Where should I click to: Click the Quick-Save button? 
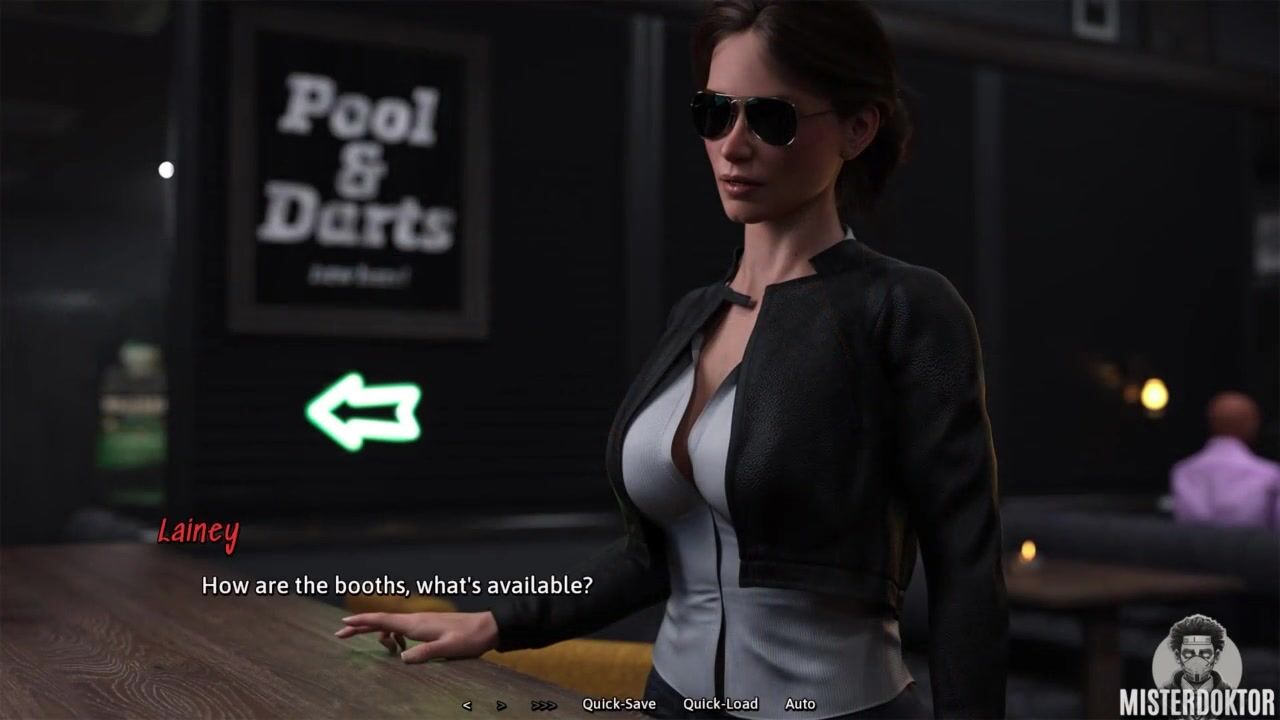click(x=619, y=704)
